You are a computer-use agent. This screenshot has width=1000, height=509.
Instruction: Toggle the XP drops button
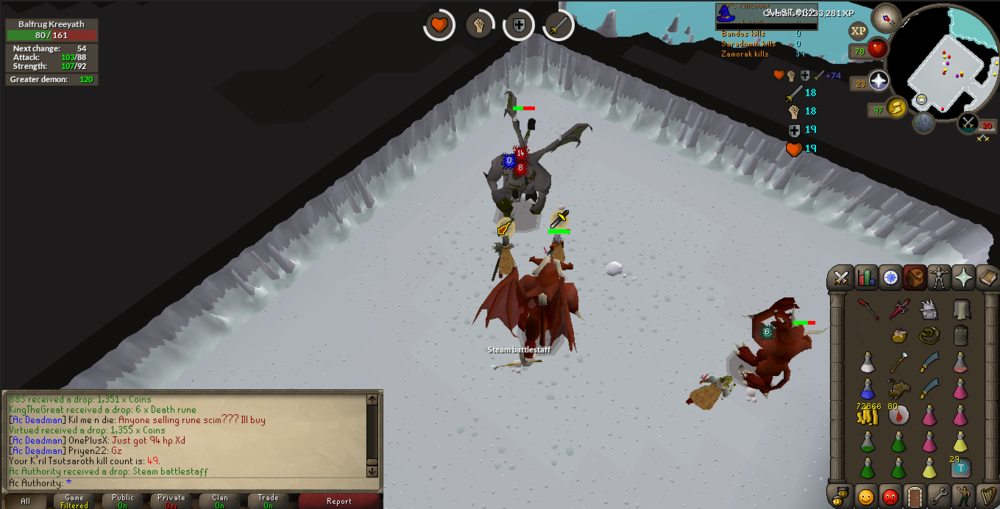(x=858, y=31)
